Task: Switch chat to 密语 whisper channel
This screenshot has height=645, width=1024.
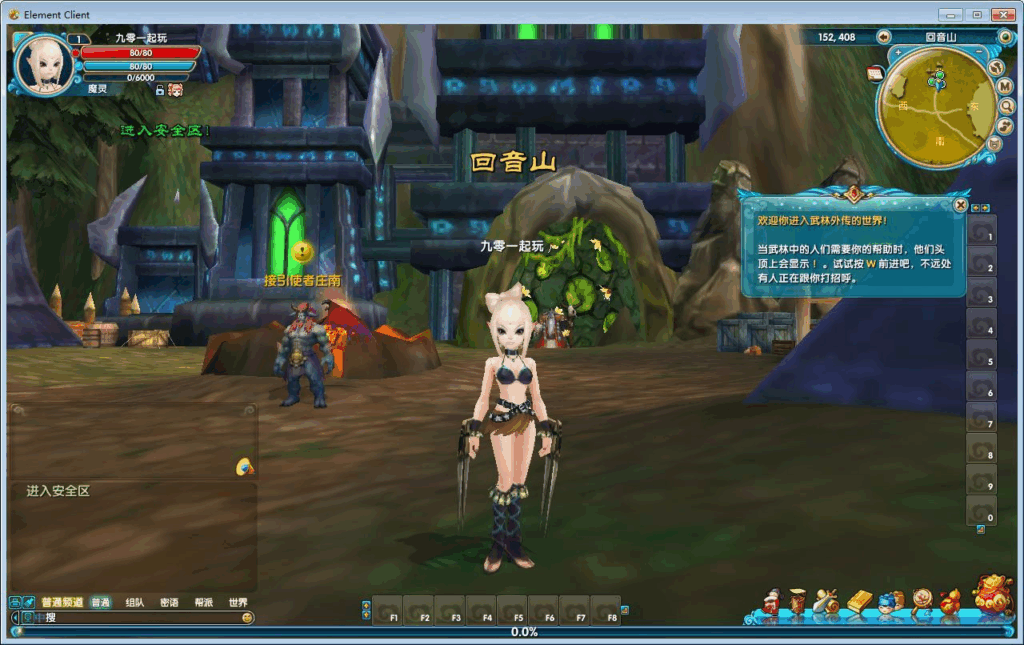Action: pyautogui.click(x=169, y=603)
